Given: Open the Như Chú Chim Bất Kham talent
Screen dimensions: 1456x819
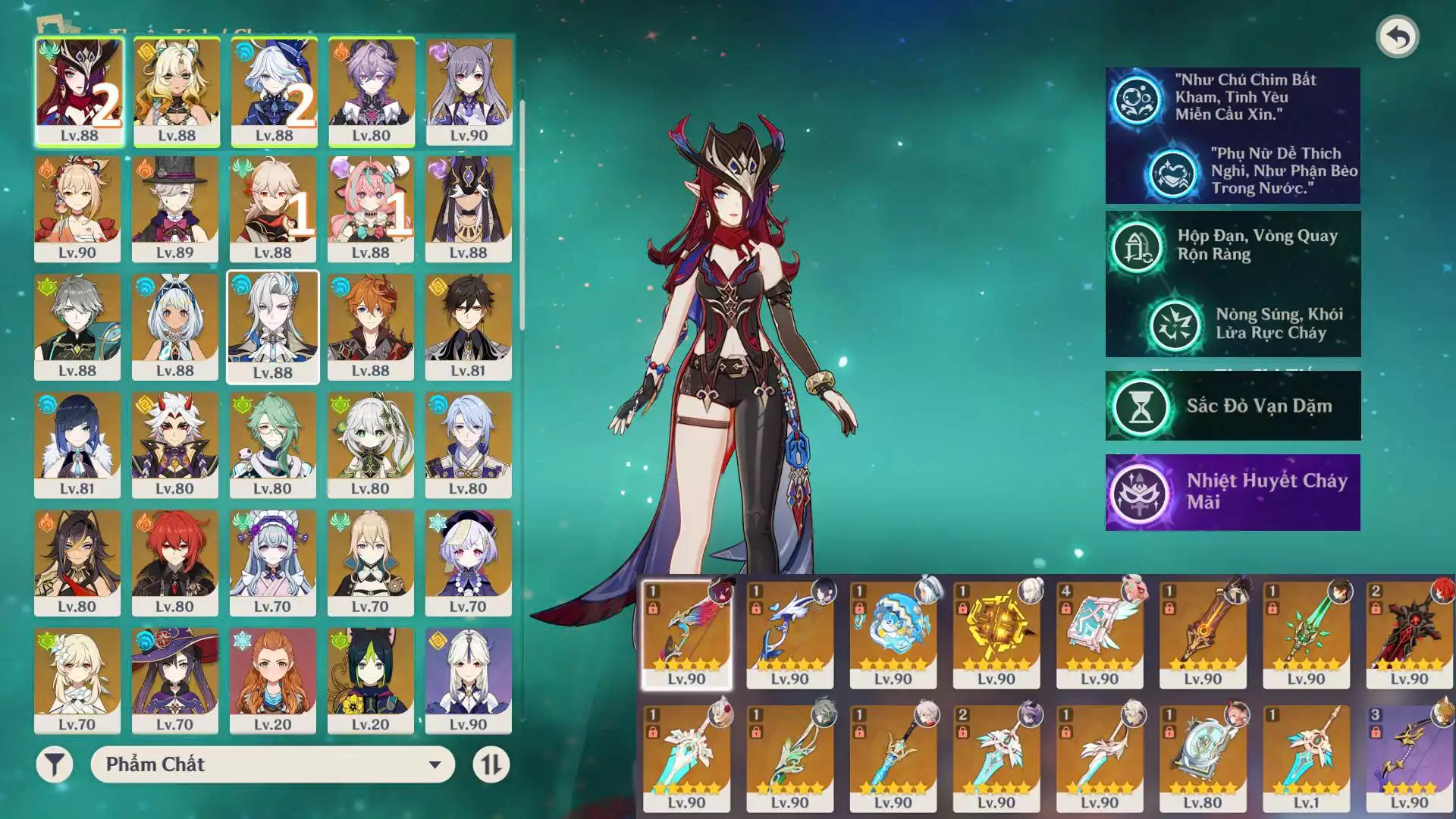Looking at the screenshot, I should 1232,98.
